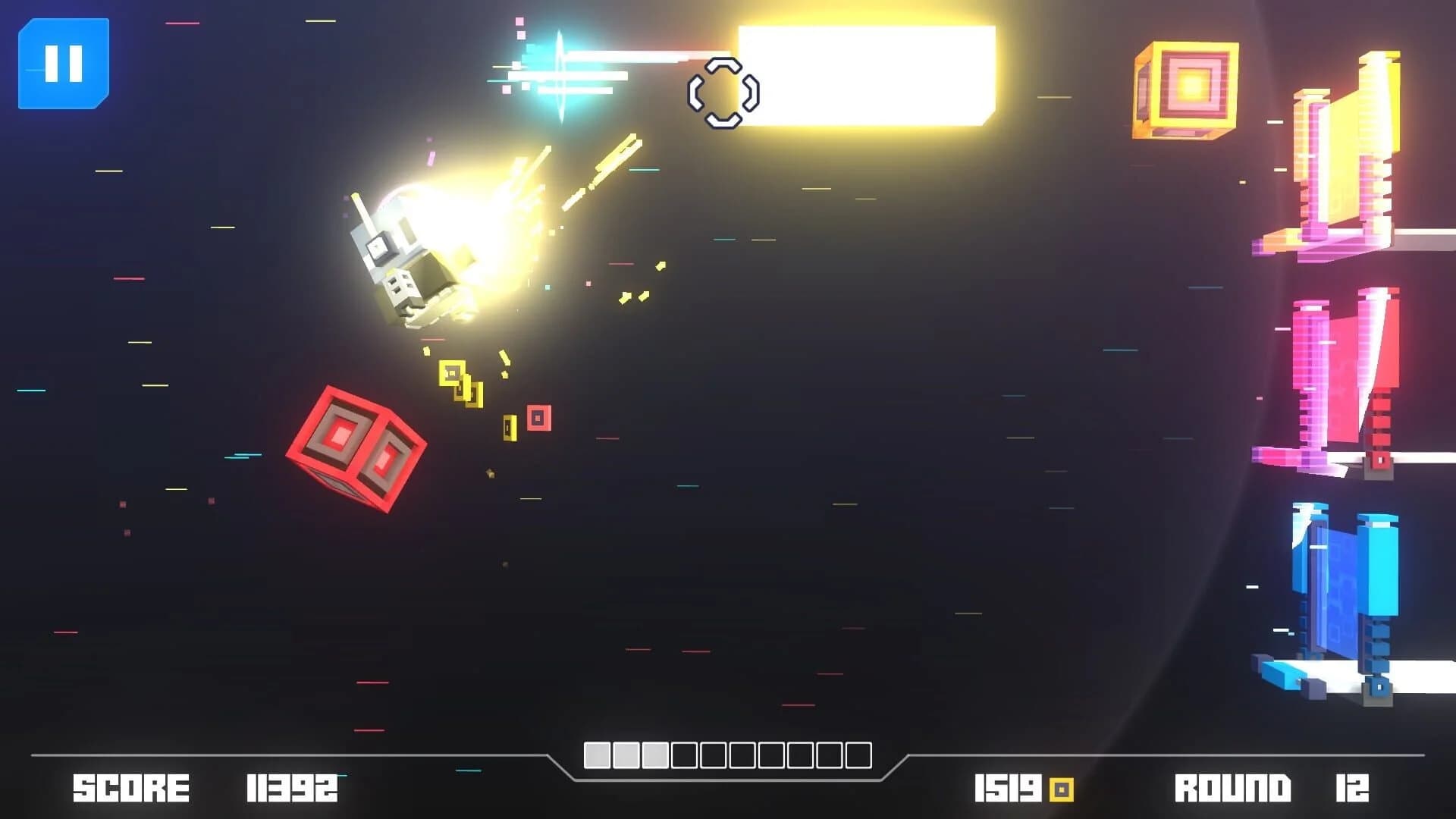This screenshot has height=819, width=1456.
Task: Click the SCORE label
Action: (130, 786)
